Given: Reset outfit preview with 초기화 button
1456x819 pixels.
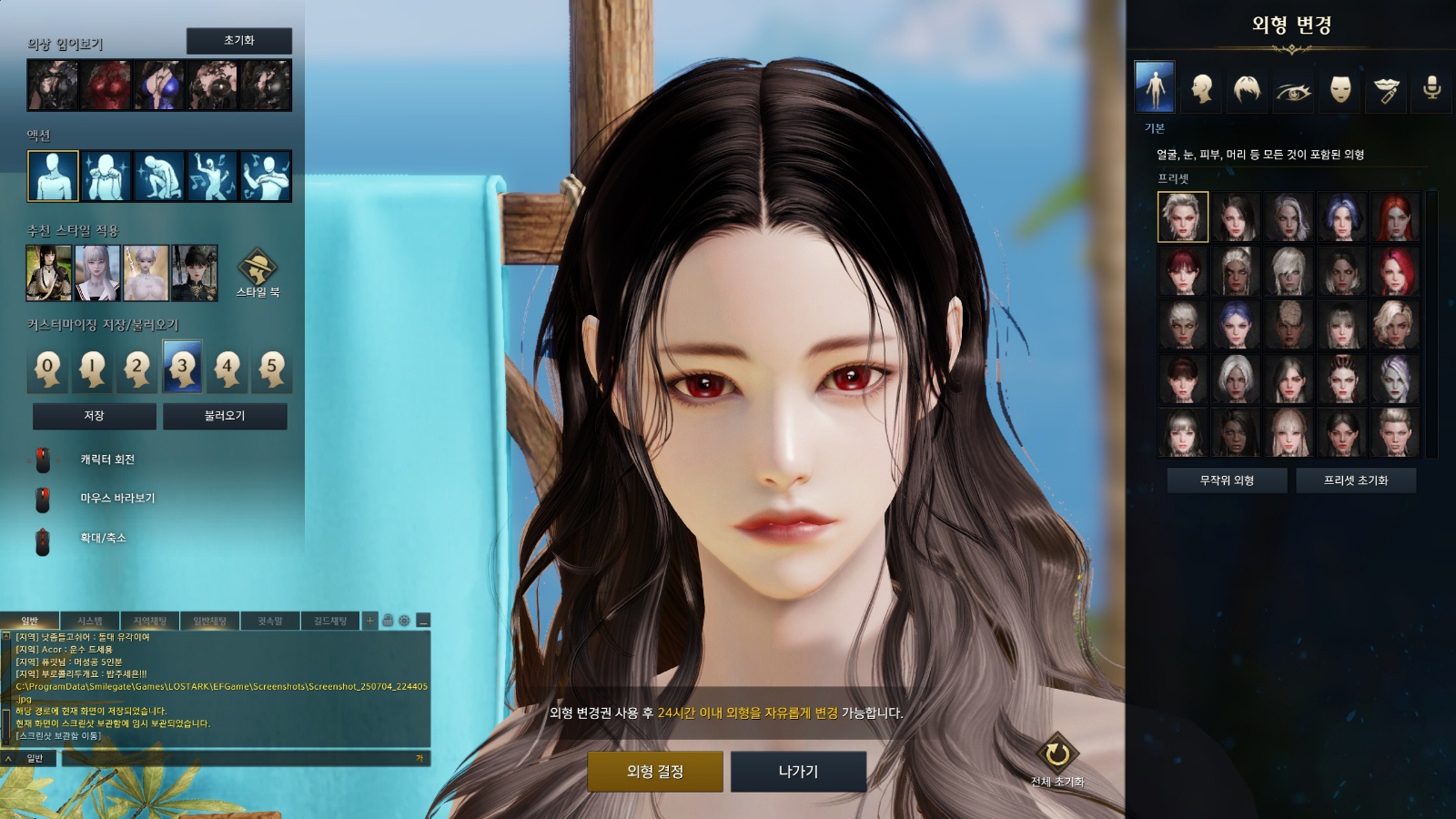Looking at the screenshot, I should pyautogui.click(x=239, y=41).
